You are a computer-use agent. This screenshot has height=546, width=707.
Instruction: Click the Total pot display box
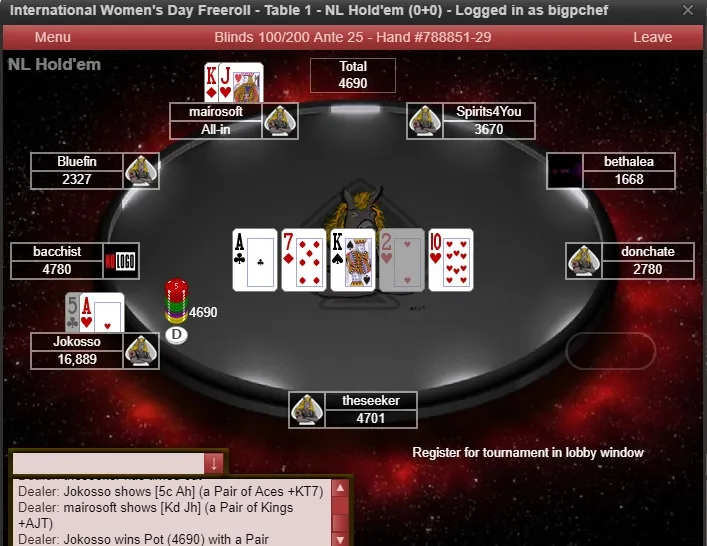point(353,75)
